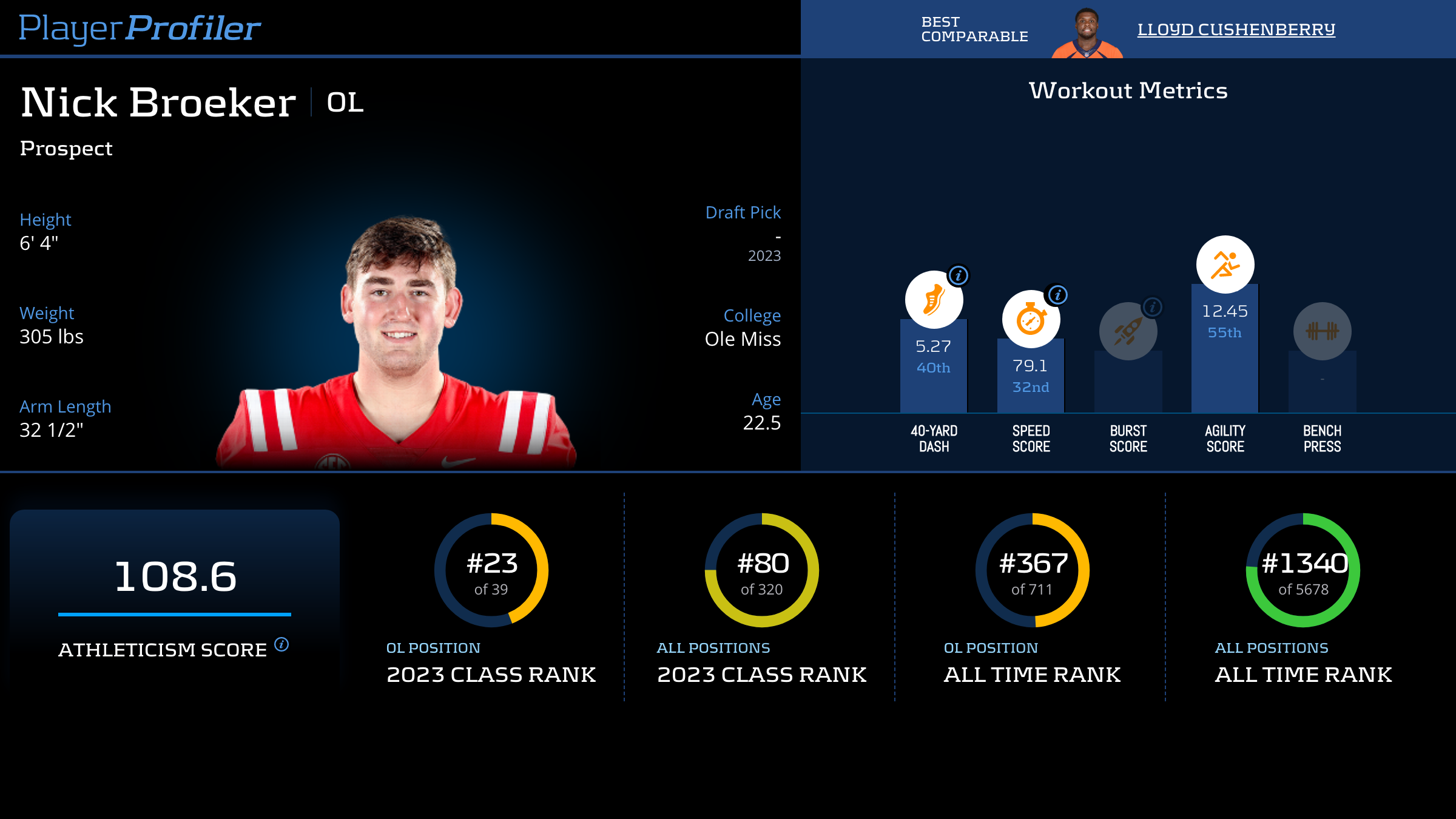Show info for the 40-Yard Dash metric

959,275
